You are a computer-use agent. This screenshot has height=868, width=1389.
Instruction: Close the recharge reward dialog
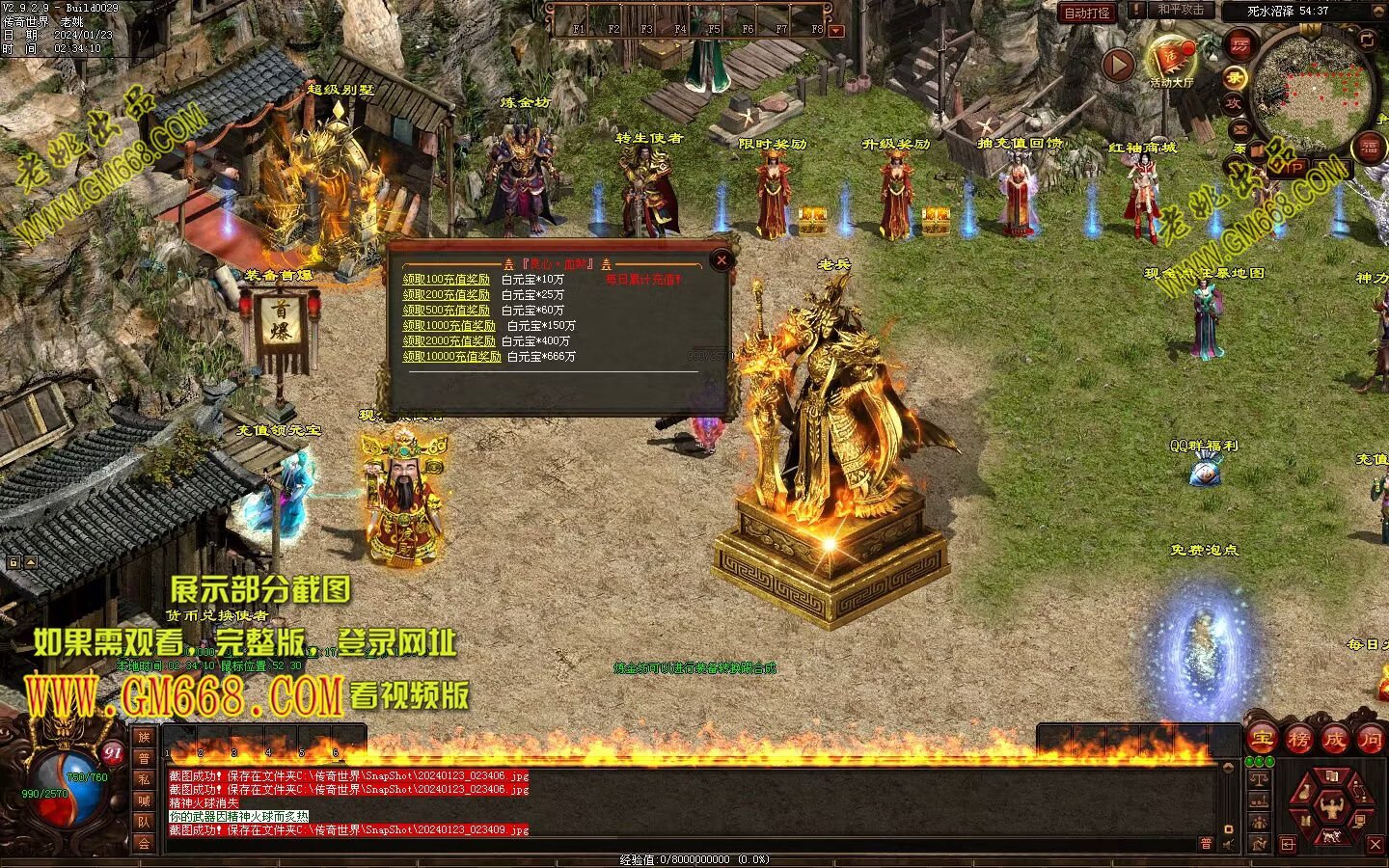[721, 259]
